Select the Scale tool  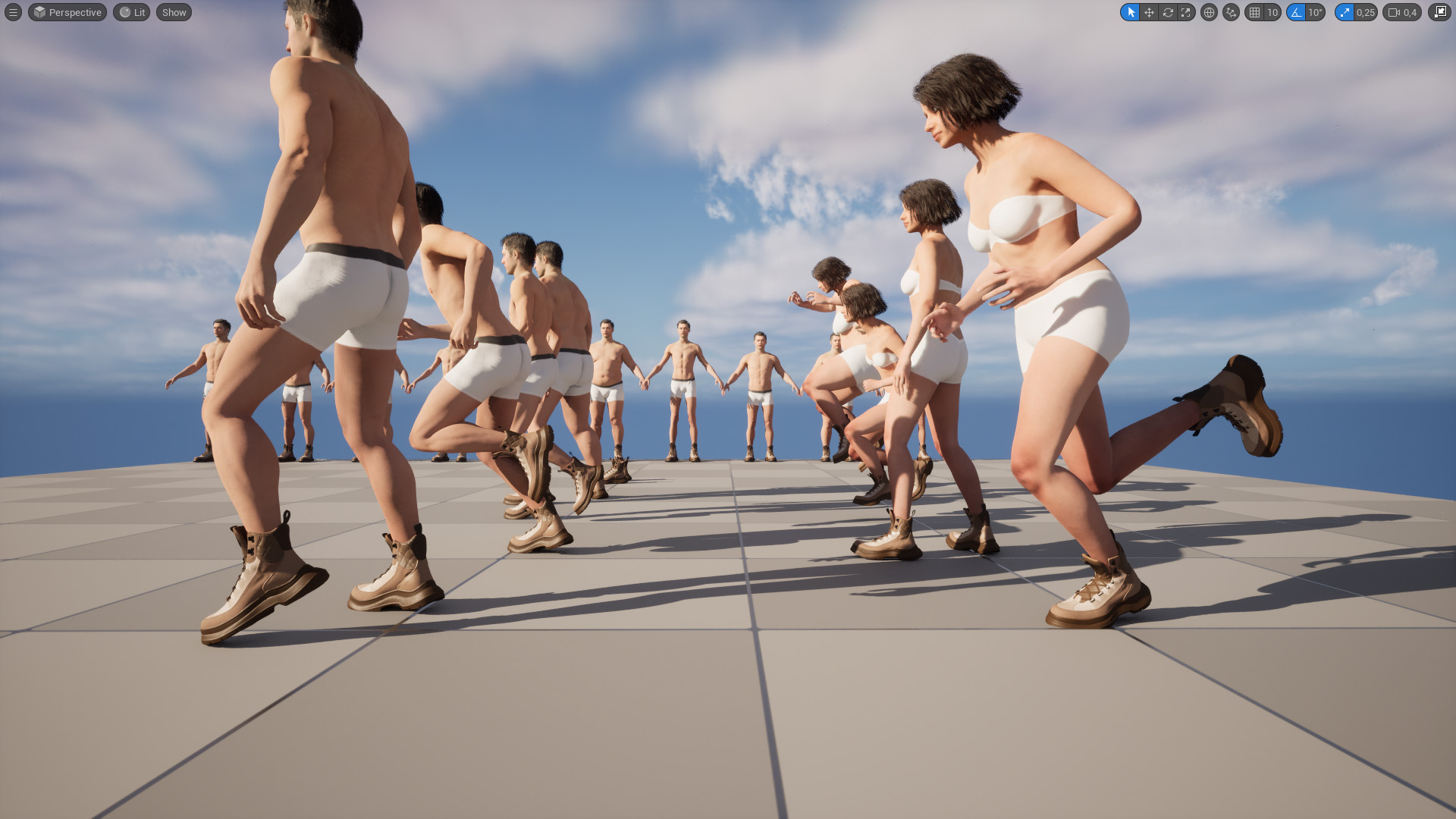1185,12
